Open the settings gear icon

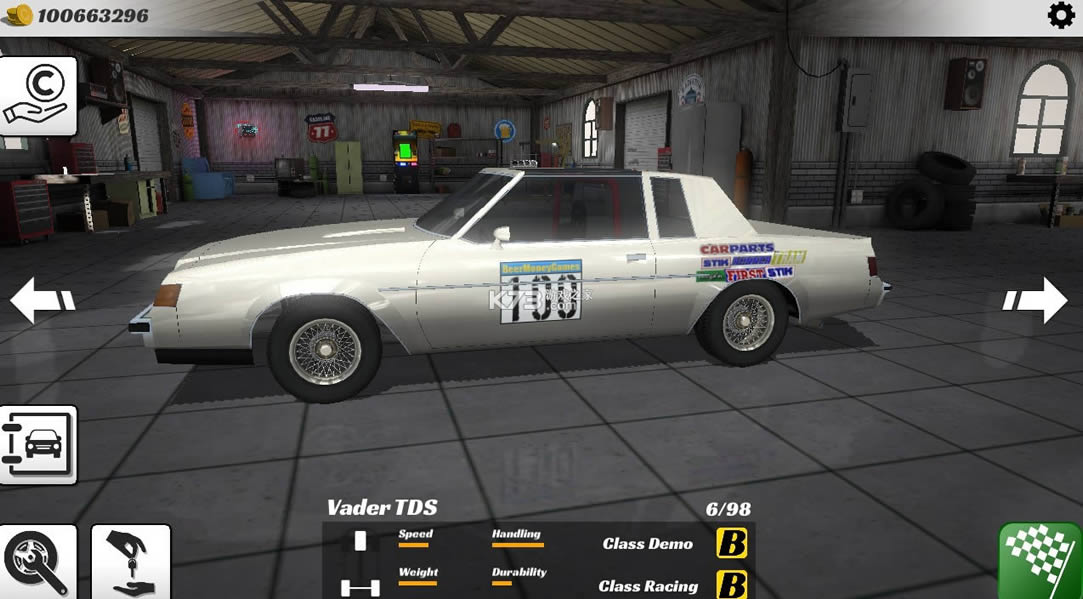pyautogui.click(x=1060, y=16)
